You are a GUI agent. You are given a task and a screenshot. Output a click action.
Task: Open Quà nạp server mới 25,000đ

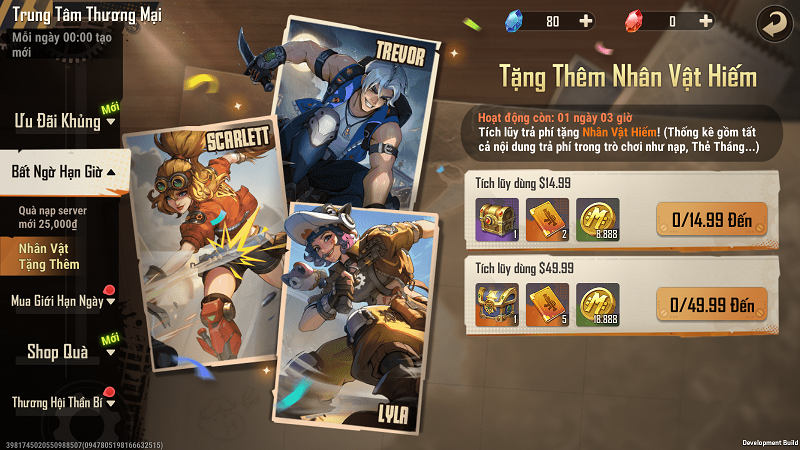coord(55,219)
